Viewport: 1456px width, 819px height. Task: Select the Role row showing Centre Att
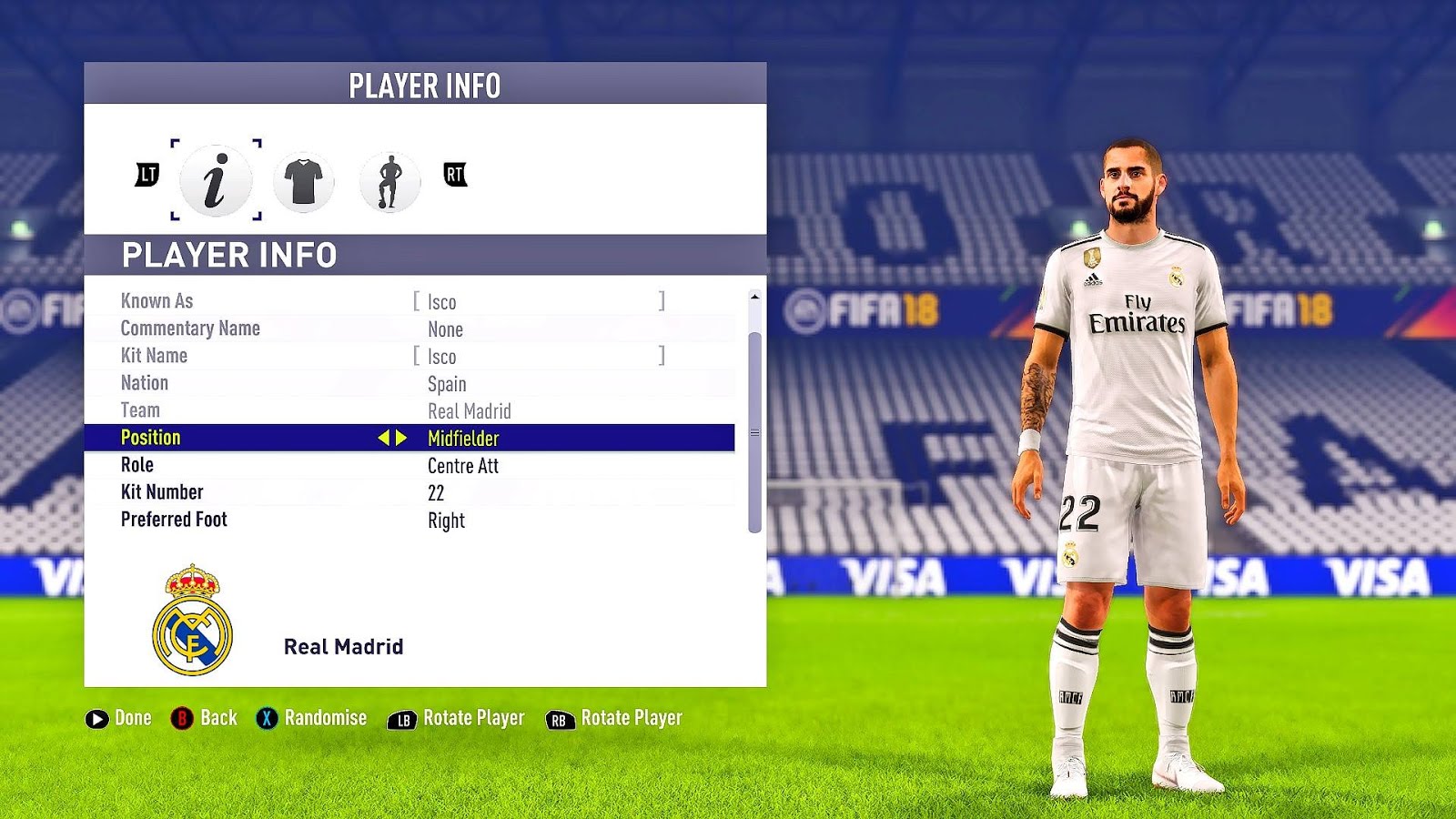409,465
